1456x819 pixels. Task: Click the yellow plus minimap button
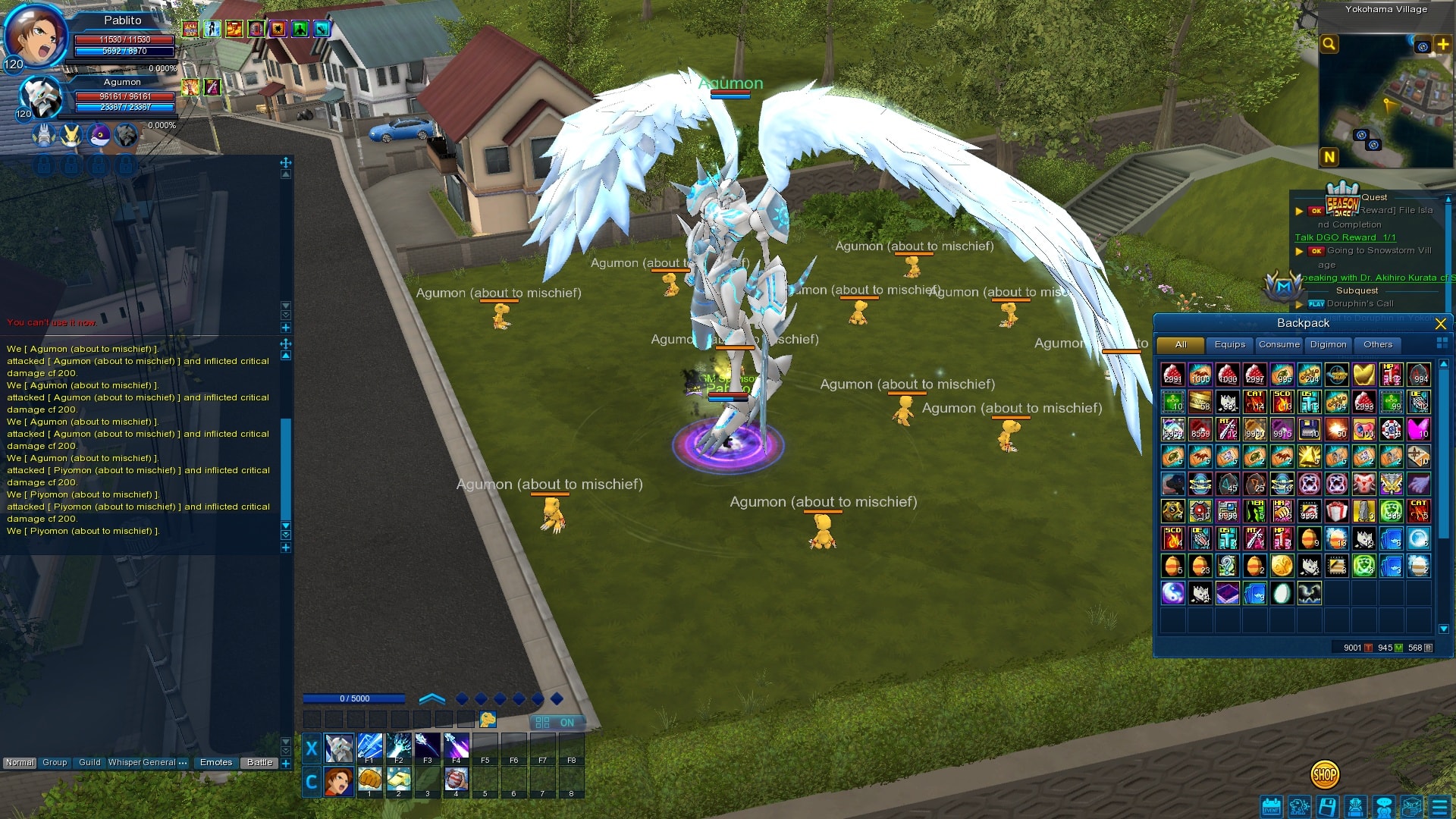(x=1442, y=45)
